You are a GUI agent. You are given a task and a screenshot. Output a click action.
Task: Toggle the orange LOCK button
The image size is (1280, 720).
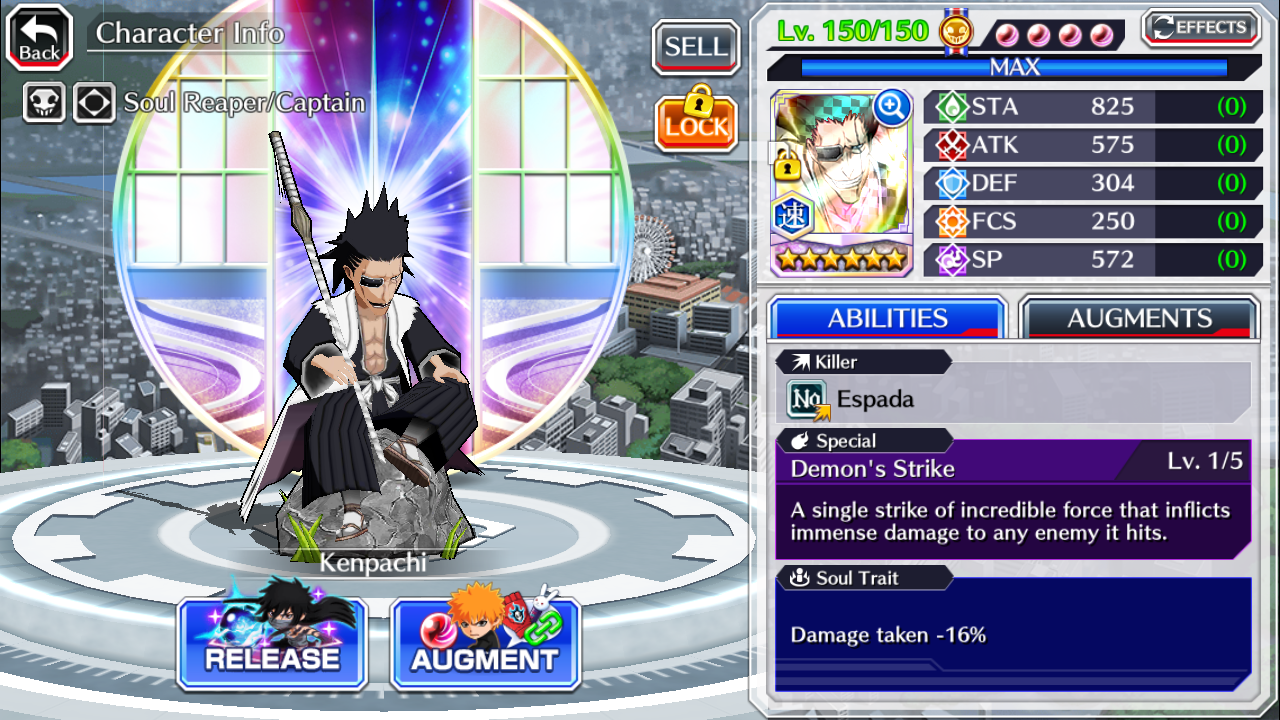(696, 120)
